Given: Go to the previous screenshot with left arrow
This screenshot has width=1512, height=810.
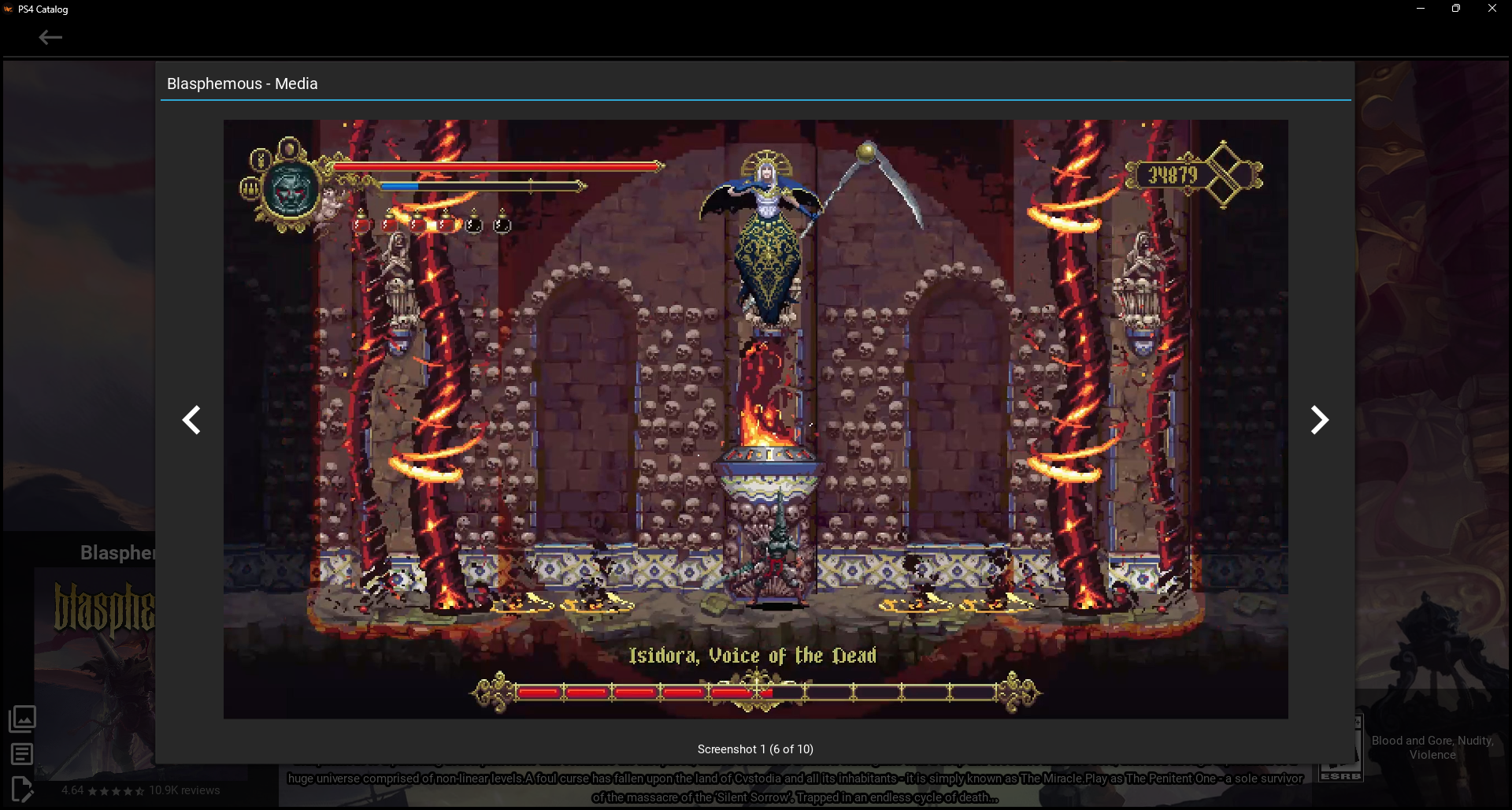Looking at the screenshot, I should tap(191, 420).
